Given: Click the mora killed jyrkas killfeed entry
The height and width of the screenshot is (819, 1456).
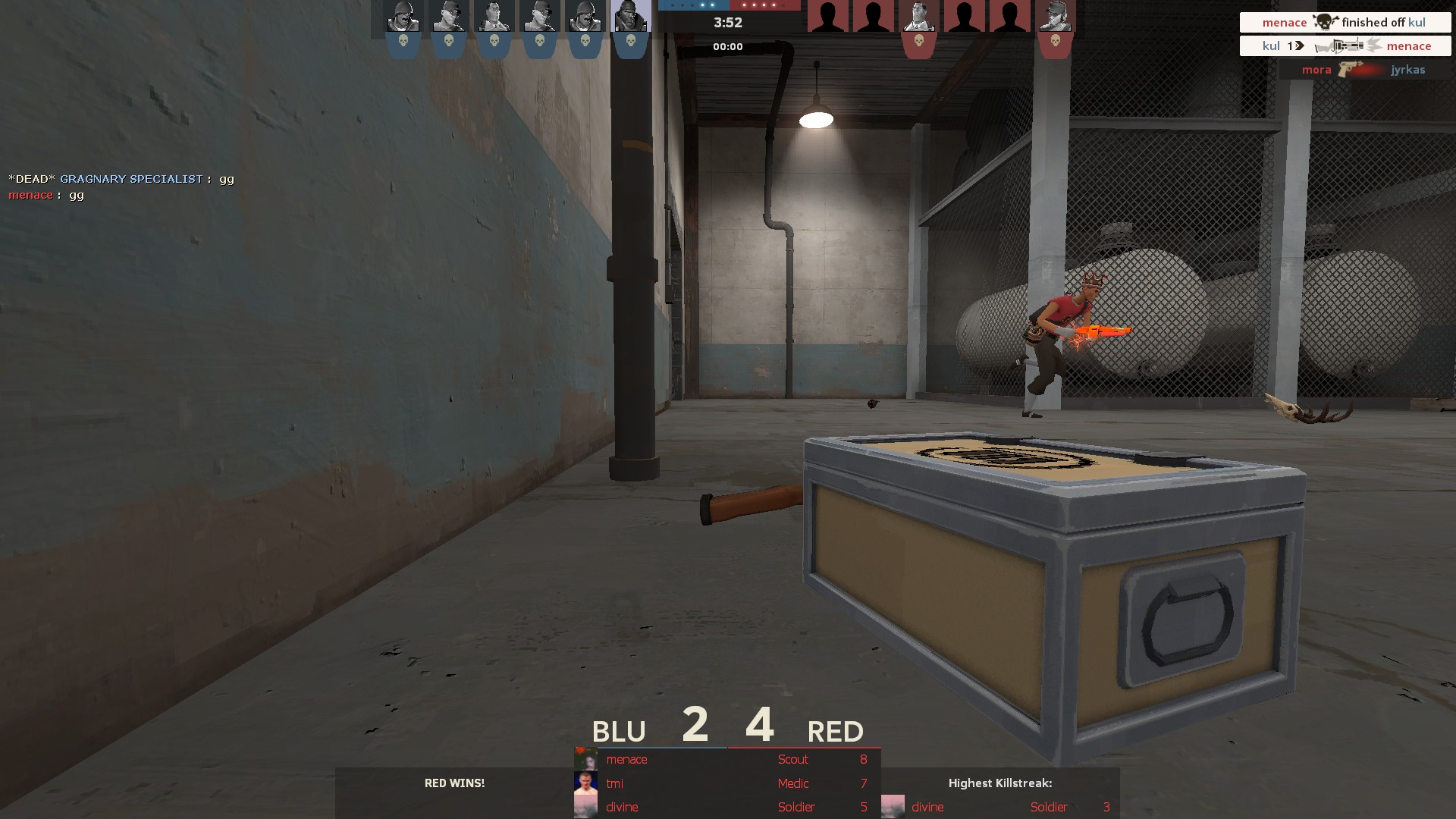Looking at the screenshot, I should pos(1362,70).
